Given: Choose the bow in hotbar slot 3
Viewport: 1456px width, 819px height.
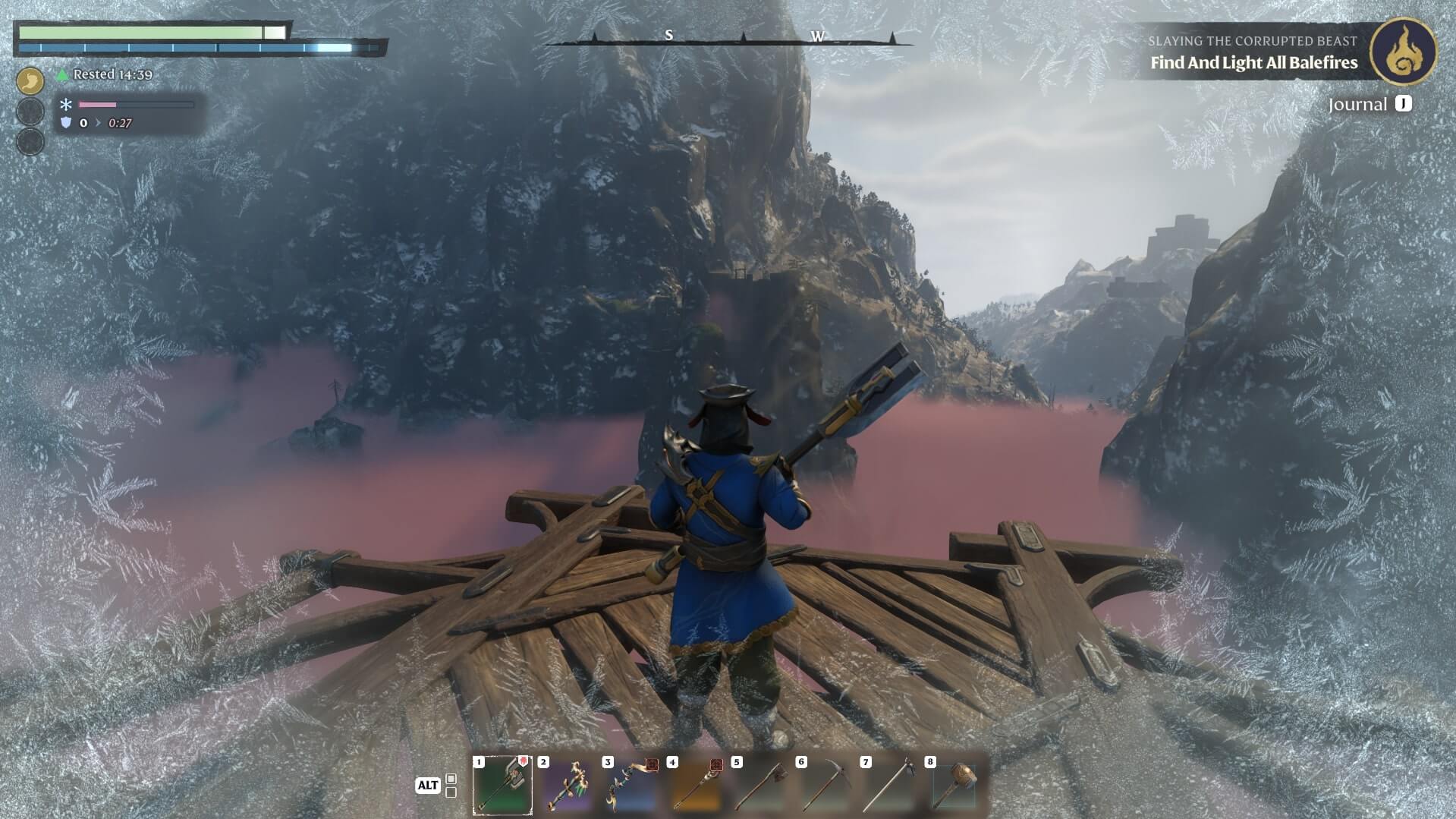Looking at the screenshot, I should tap(631, 785).
